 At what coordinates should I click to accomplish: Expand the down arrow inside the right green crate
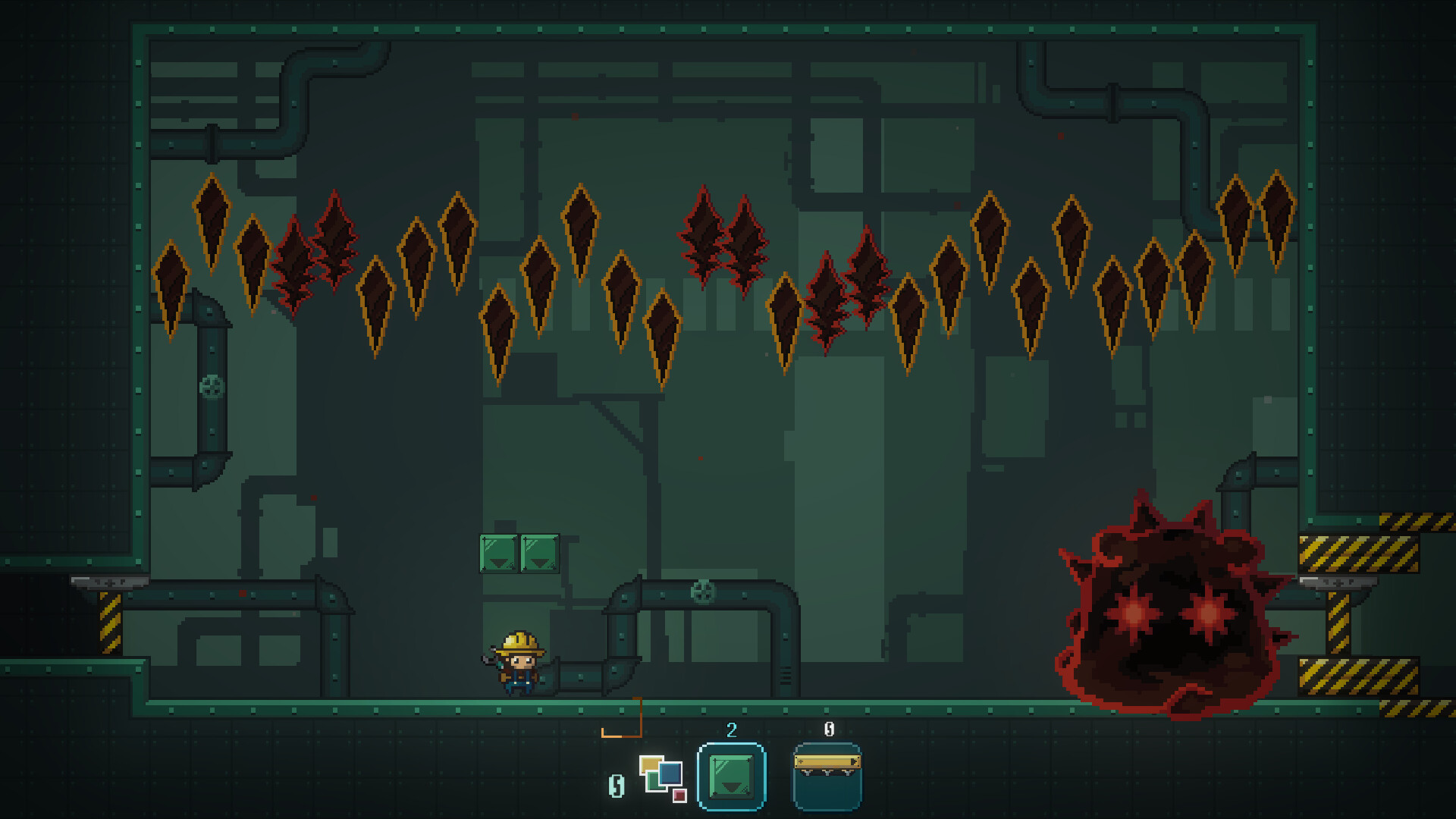[x=540, y=563]
